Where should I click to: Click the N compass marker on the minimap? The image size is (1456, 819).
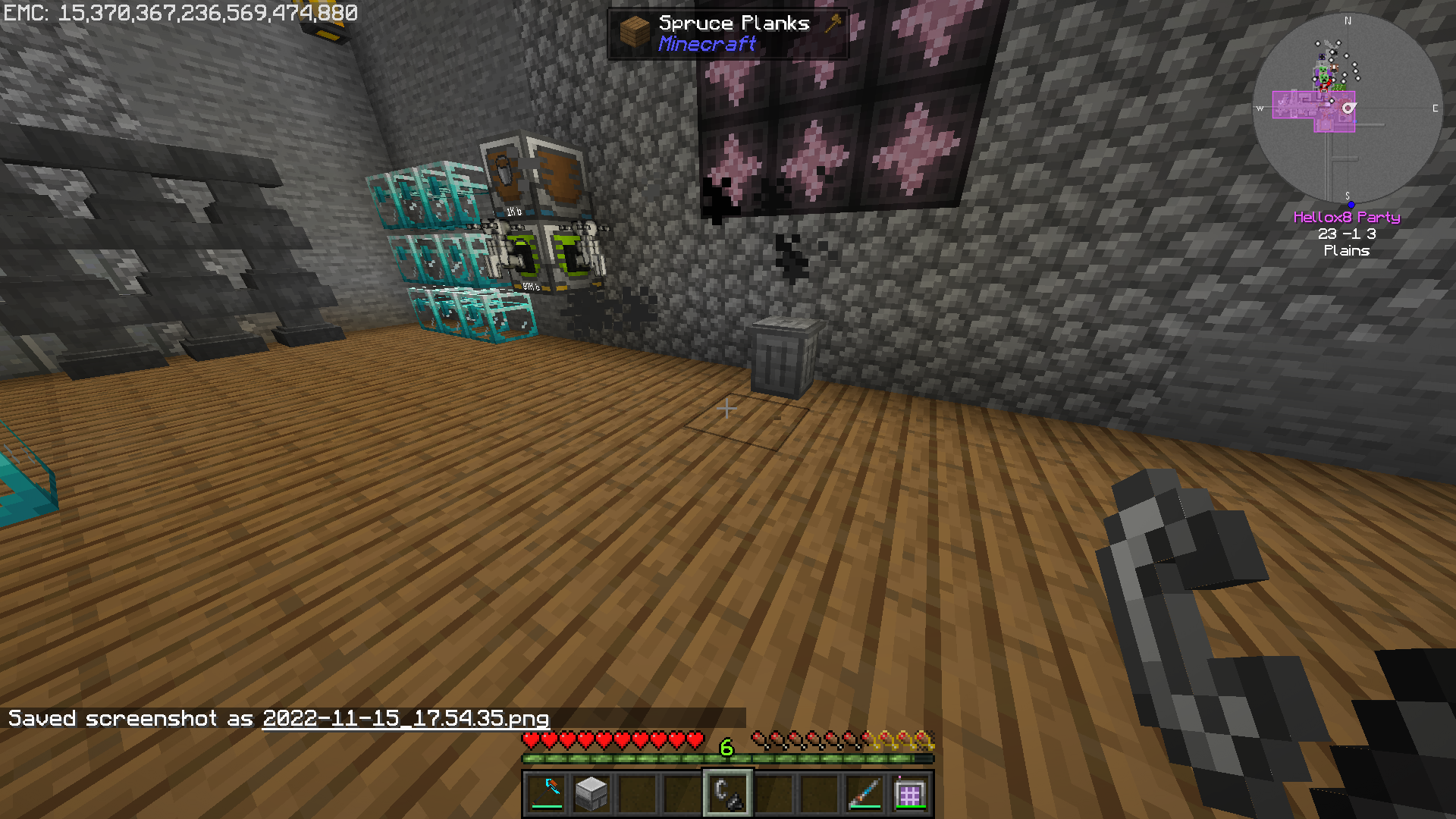pos(1348,20)
